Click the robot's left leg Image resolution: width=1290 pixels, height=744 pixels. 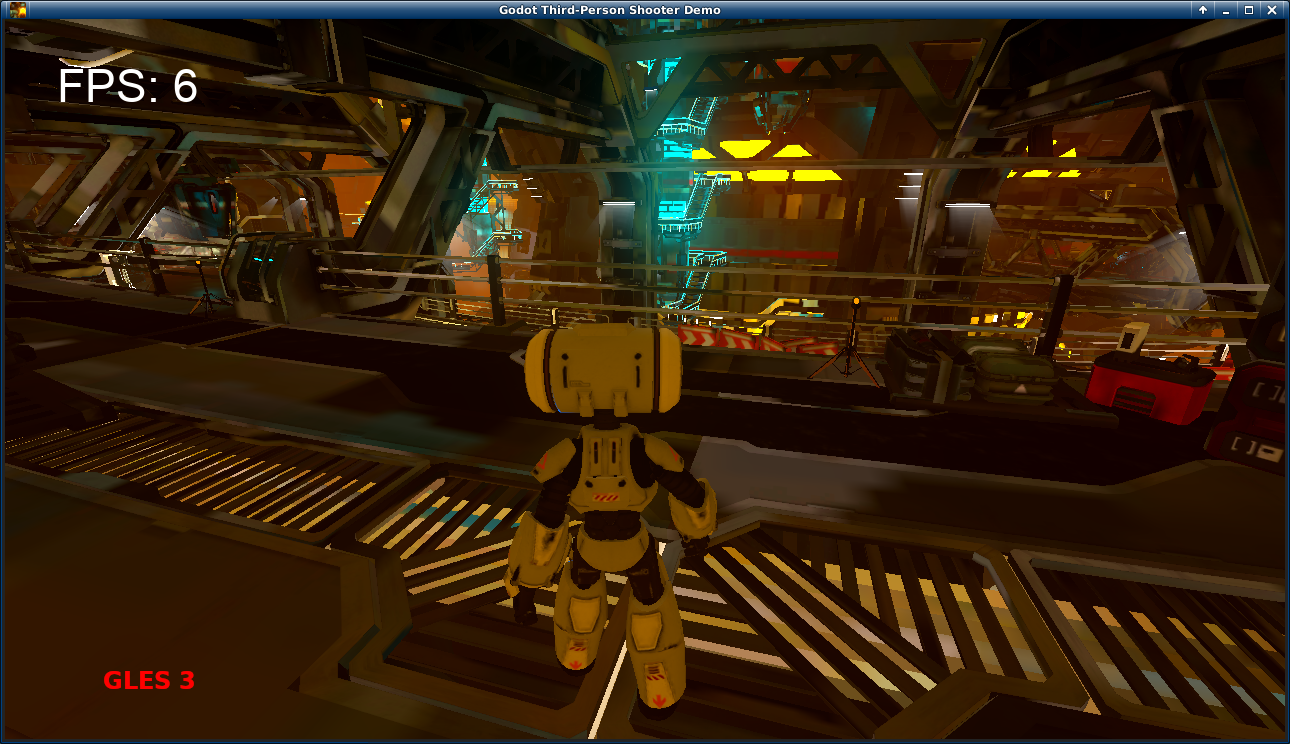pyautogui.click(x=655, y=630)
